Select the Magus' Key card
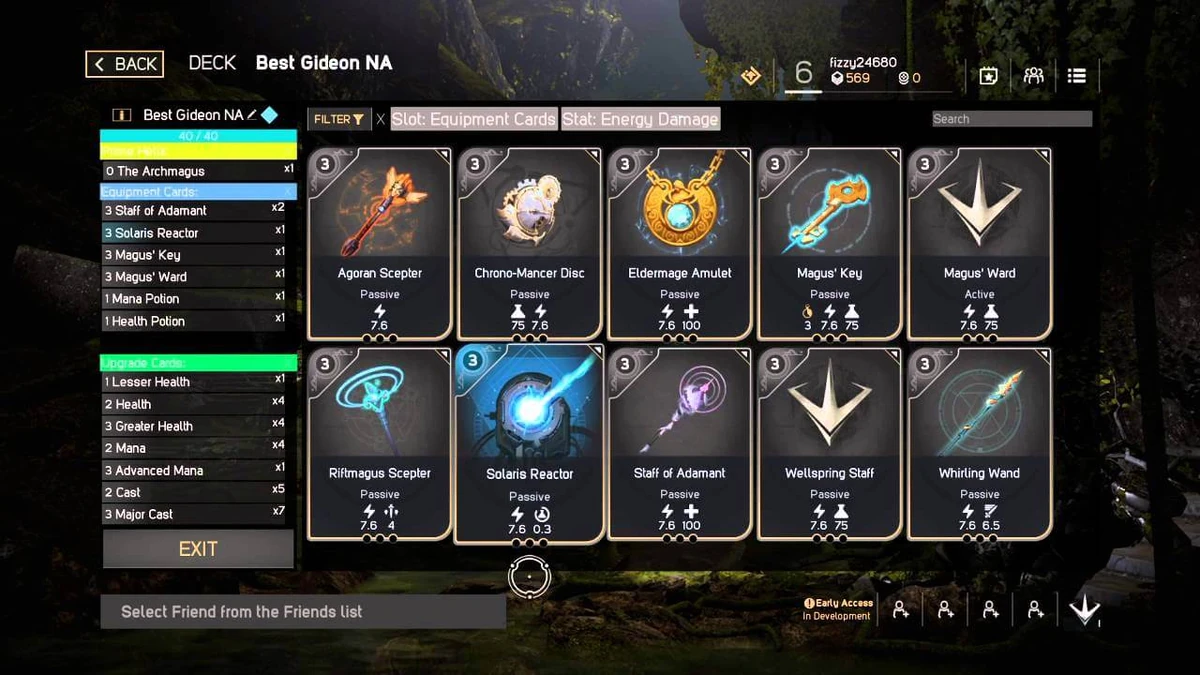The image size is (1200, 675). (x=830, y=244)
